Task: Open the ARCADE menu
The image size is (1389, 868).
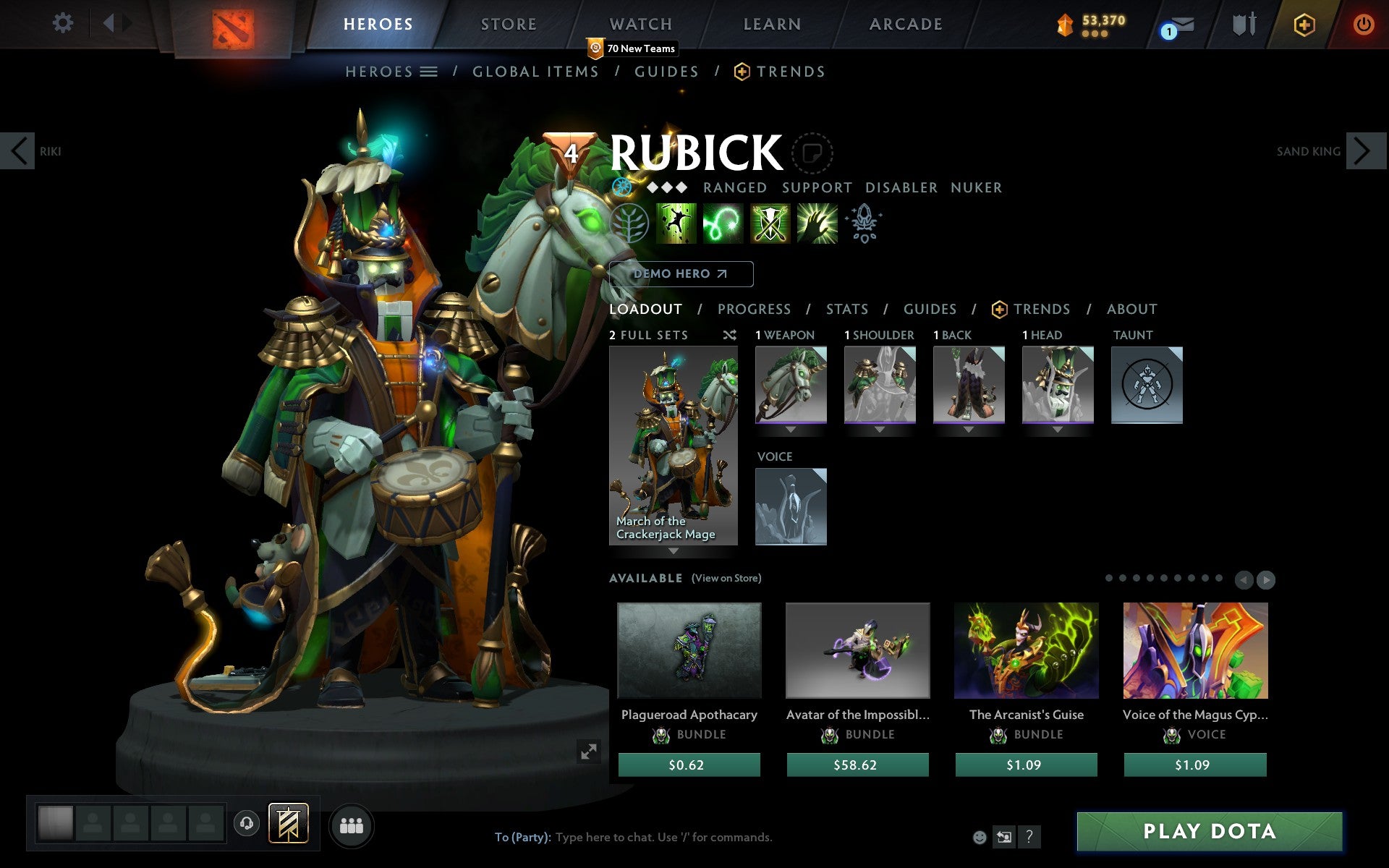Action: coord(905,23)
